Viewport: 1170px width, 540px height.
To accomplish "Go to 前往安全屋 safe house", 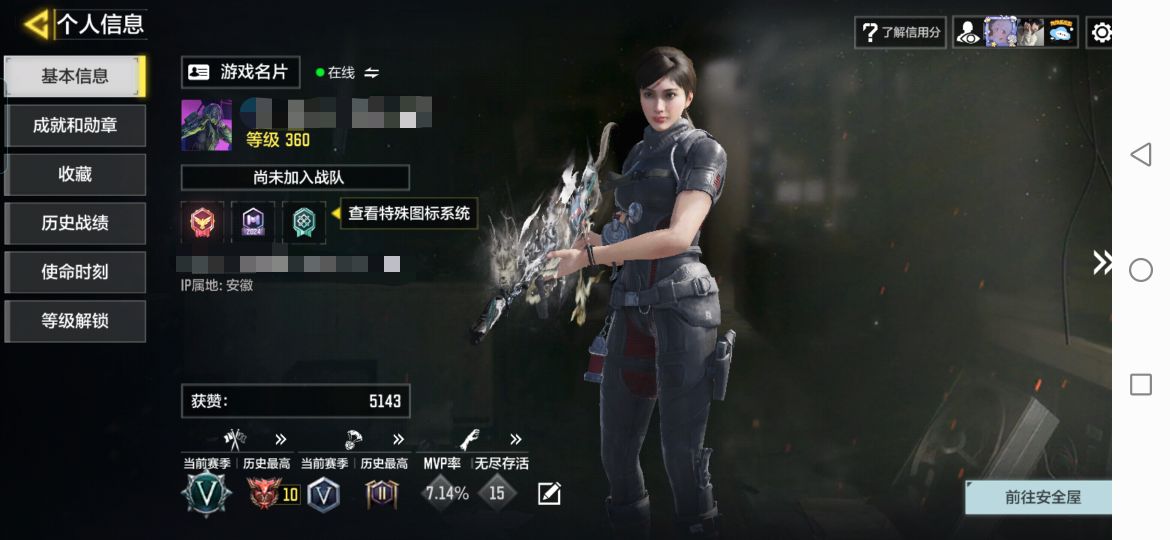I will (1042, 497).
